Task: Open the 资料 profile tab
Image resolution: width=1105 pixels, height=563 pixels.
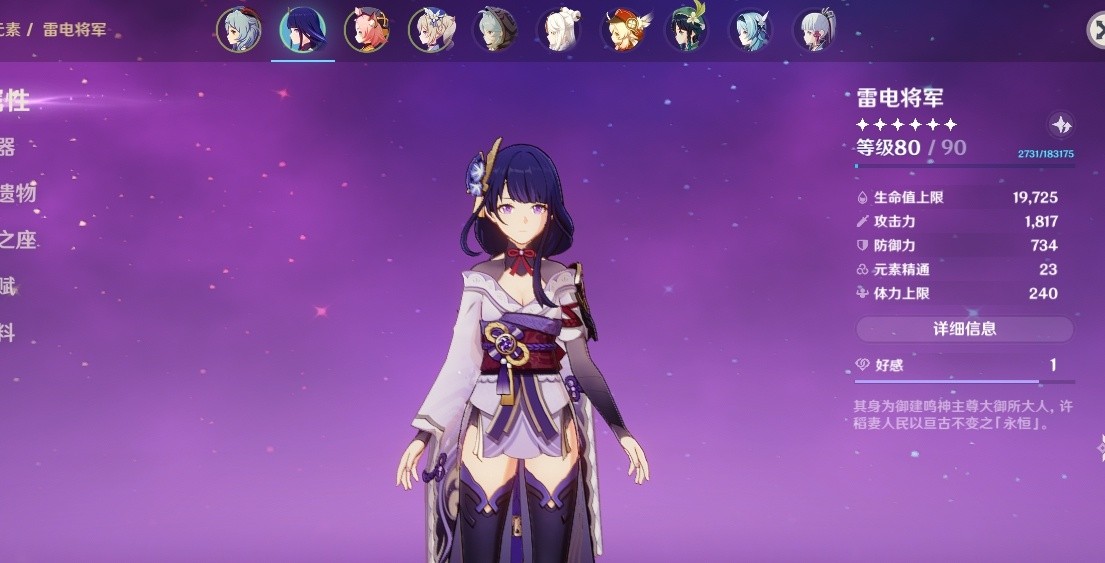Action: pyautogui.click(x=8, y=333)
